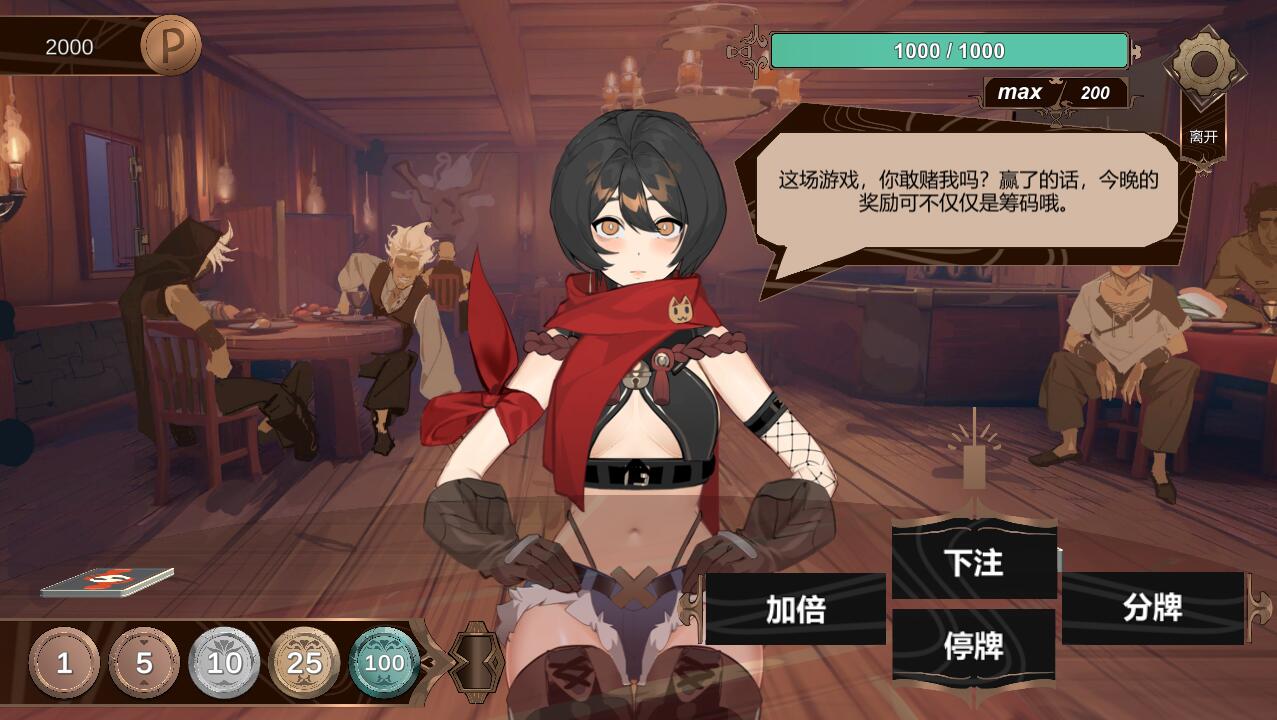This screenshot has height=720, width=1277.
Task: Pick the 5 value betting chip
Action: 144,663
